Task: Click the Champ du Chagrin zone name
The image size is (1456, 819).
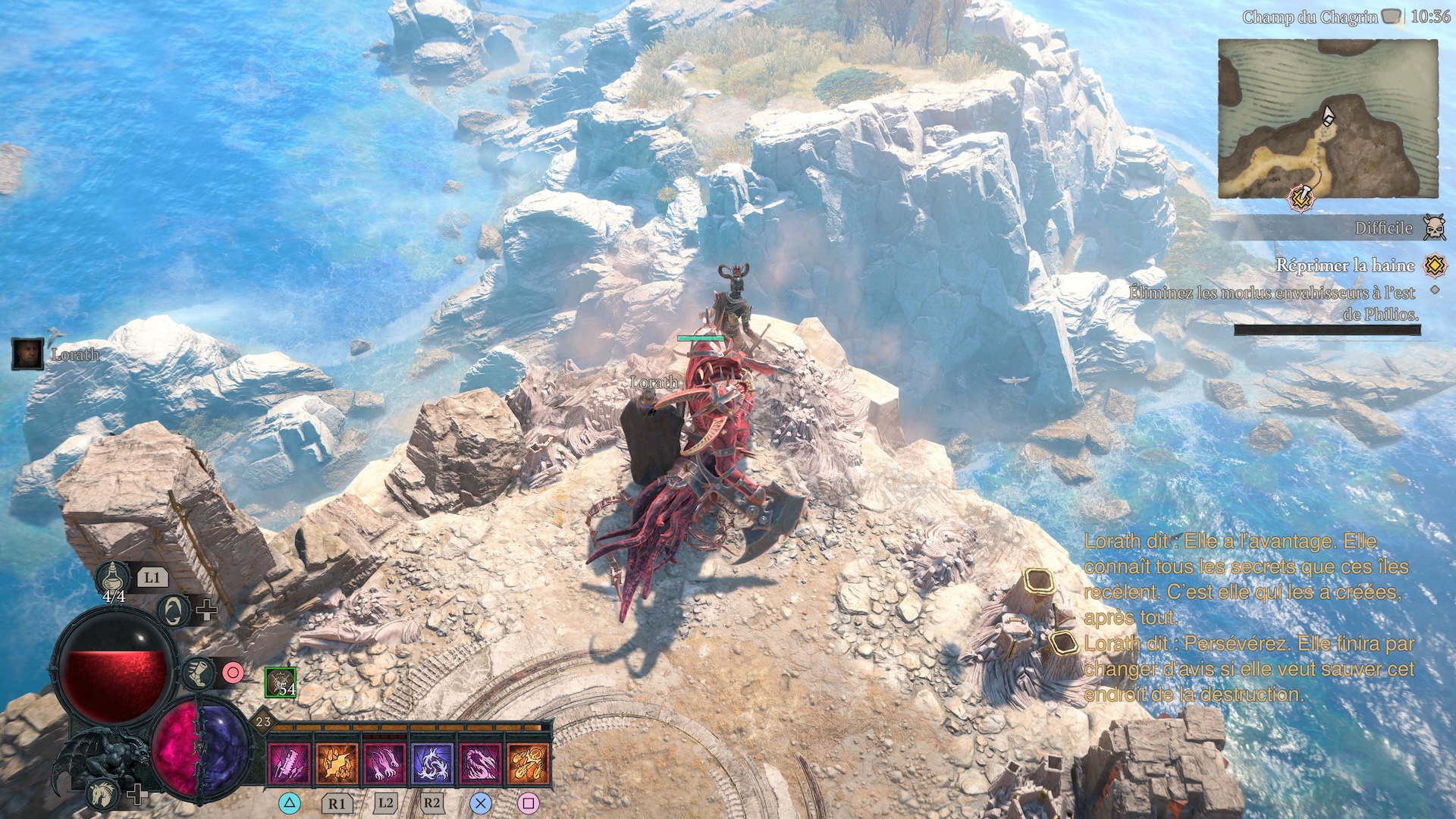Action: click(1310, 17)
